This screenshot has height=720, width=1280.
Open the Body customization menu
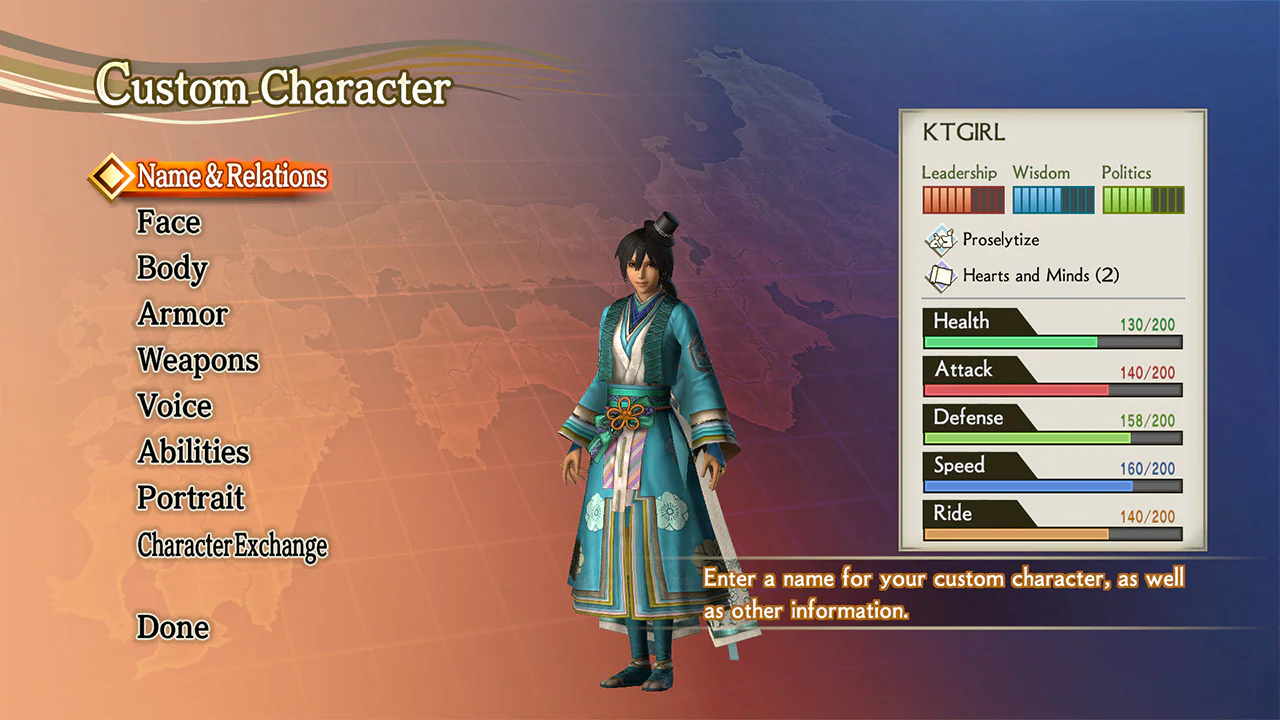(171, 268)
